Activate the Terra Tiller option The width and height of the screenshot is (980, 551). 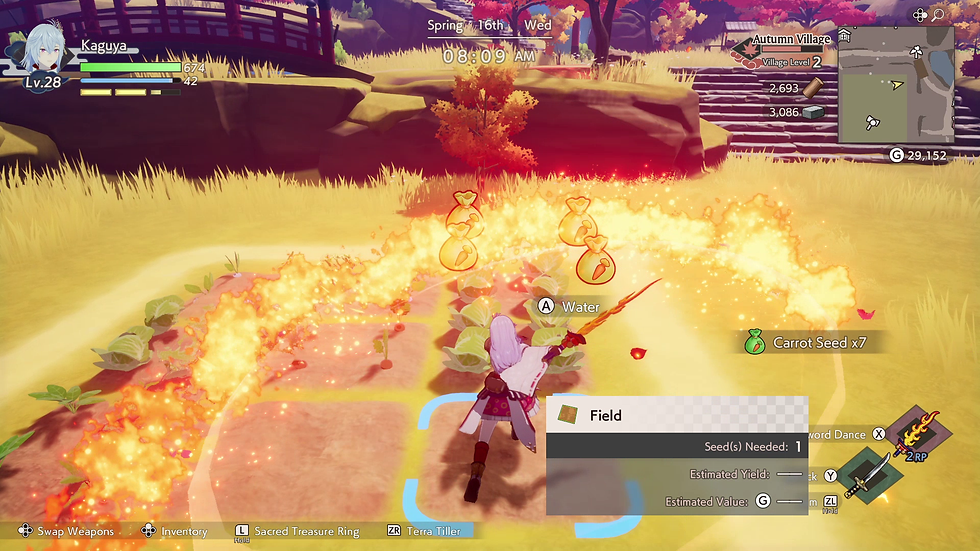(x=424, y=531)
